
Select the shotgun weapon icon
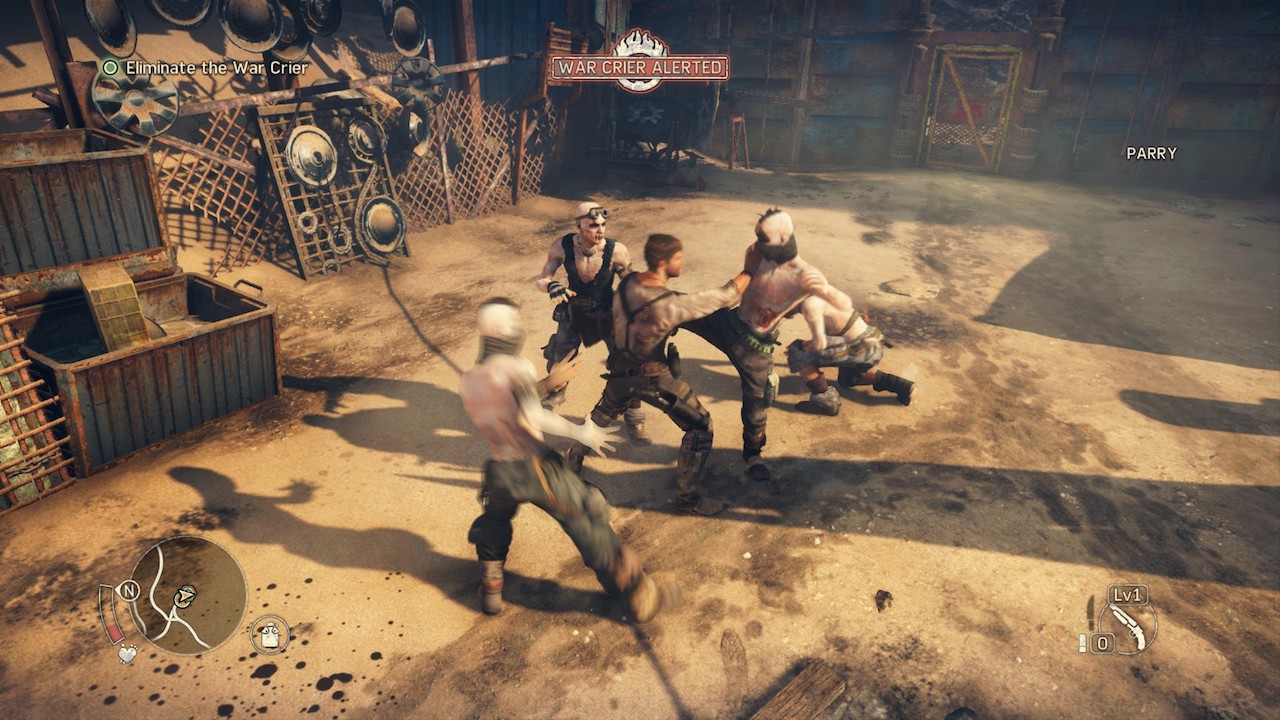pos(1130,623)
